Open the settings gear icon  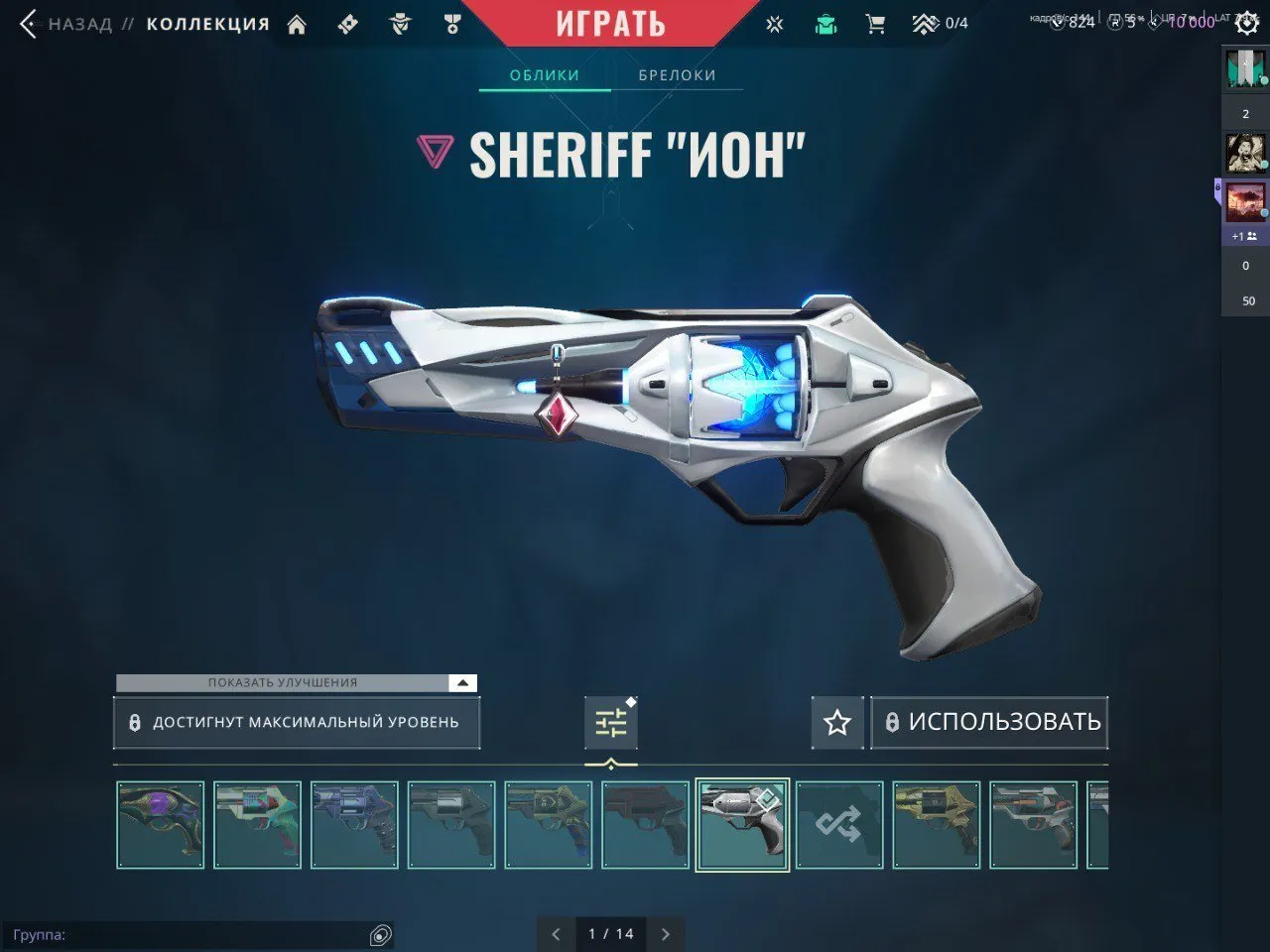(1247, 23)
